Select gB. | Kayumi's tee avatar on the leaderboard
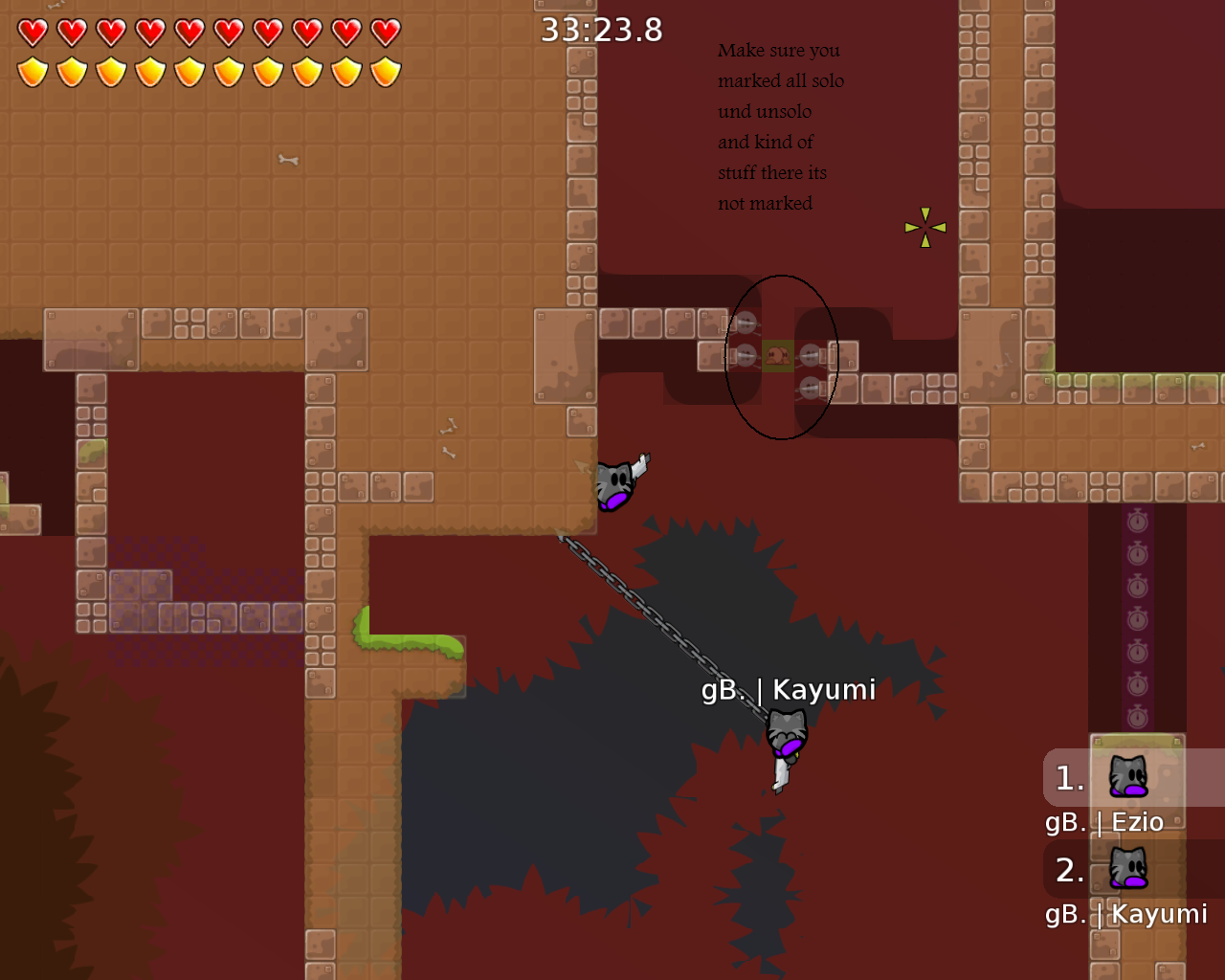The image size is (1225, 980). tap(1129, 872)
